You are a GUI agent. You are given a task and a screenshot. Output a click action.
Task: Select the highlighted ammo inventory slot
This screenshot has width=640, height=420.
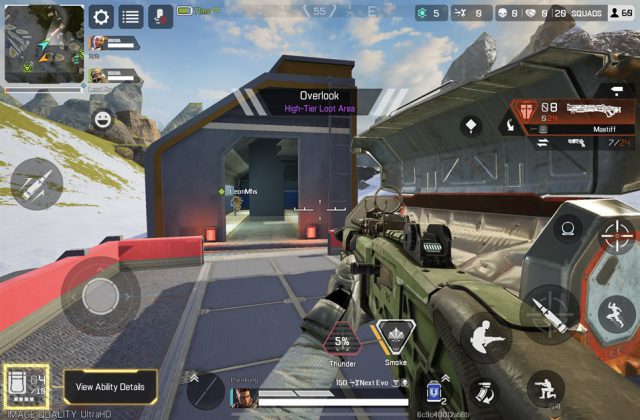(x=26, y=387)
